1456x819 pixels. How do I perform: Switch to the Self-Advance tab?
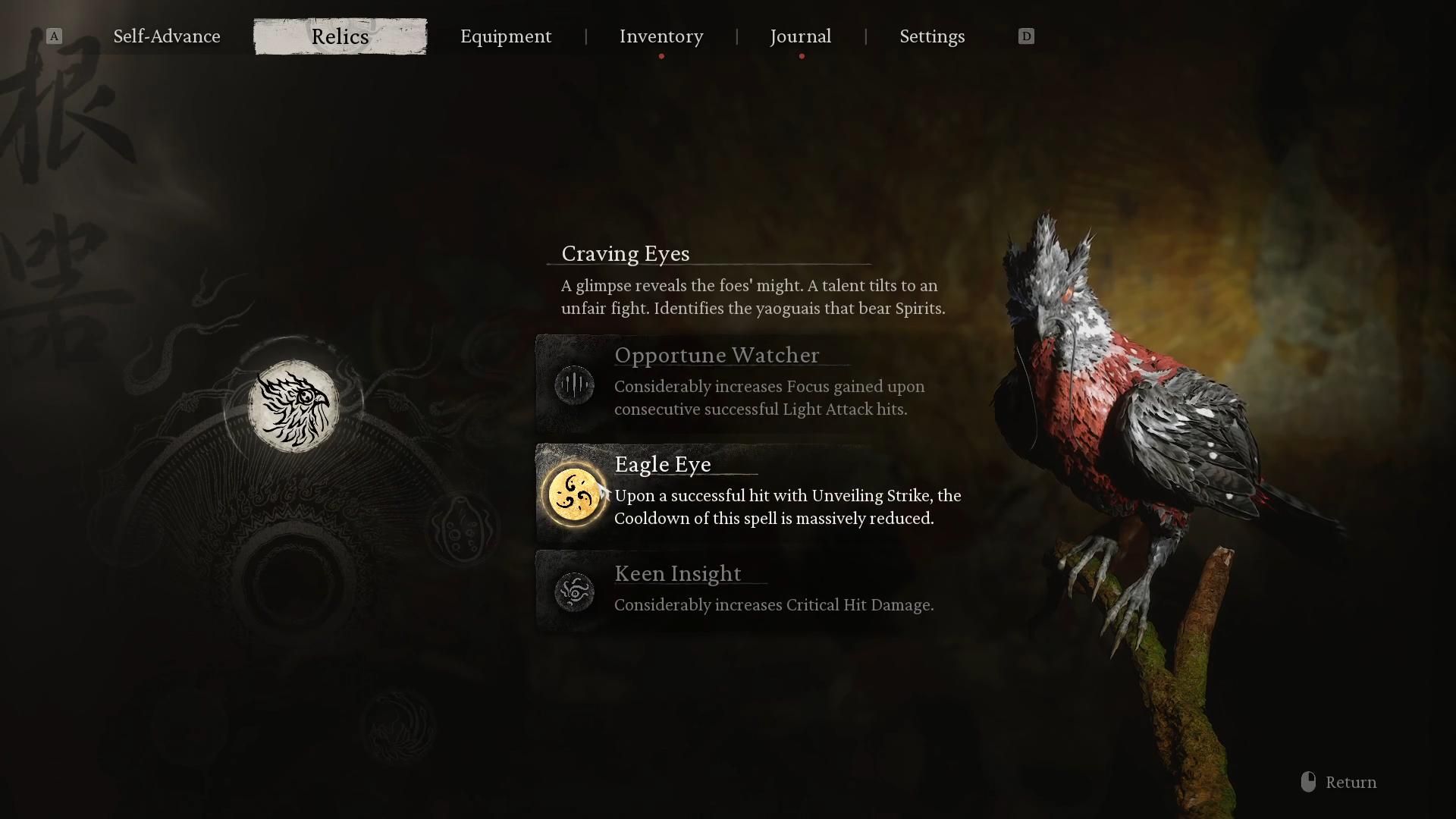point(166,36)
